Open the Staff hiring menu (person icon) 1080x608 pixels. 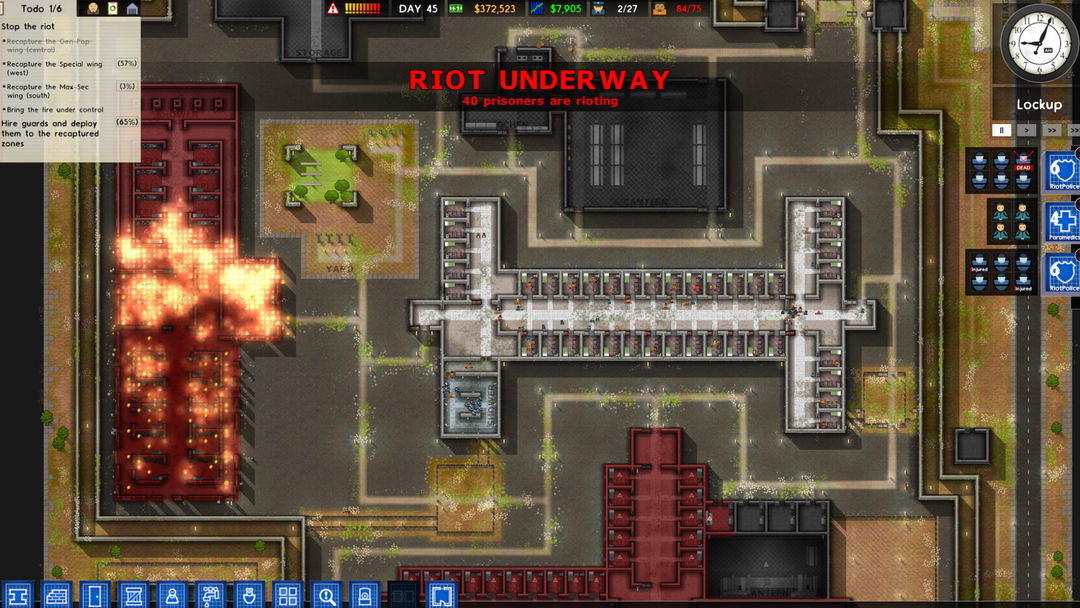coord(171,595)
